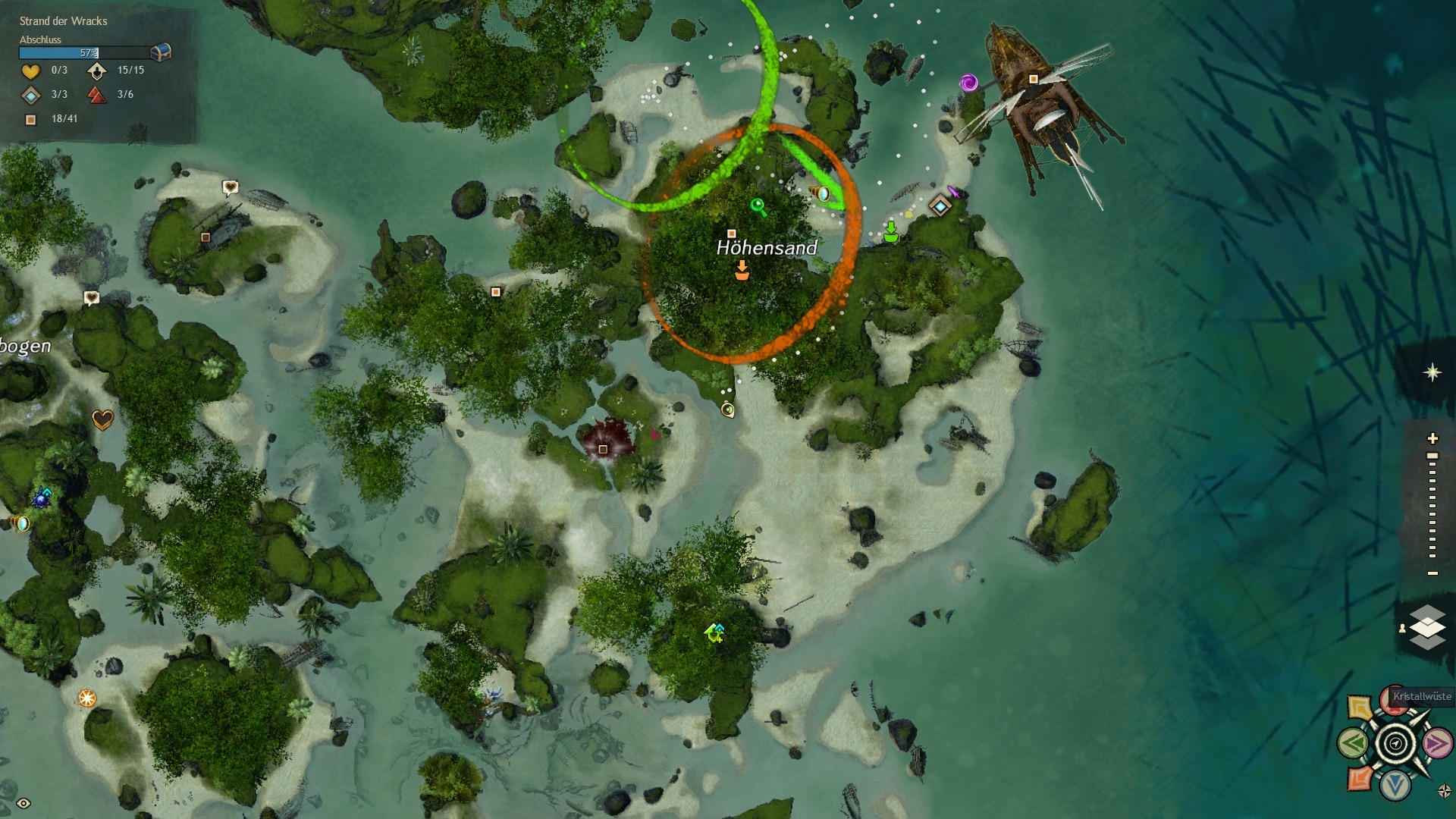
Task: Click the central compass button
Action: coord(1395,744)
